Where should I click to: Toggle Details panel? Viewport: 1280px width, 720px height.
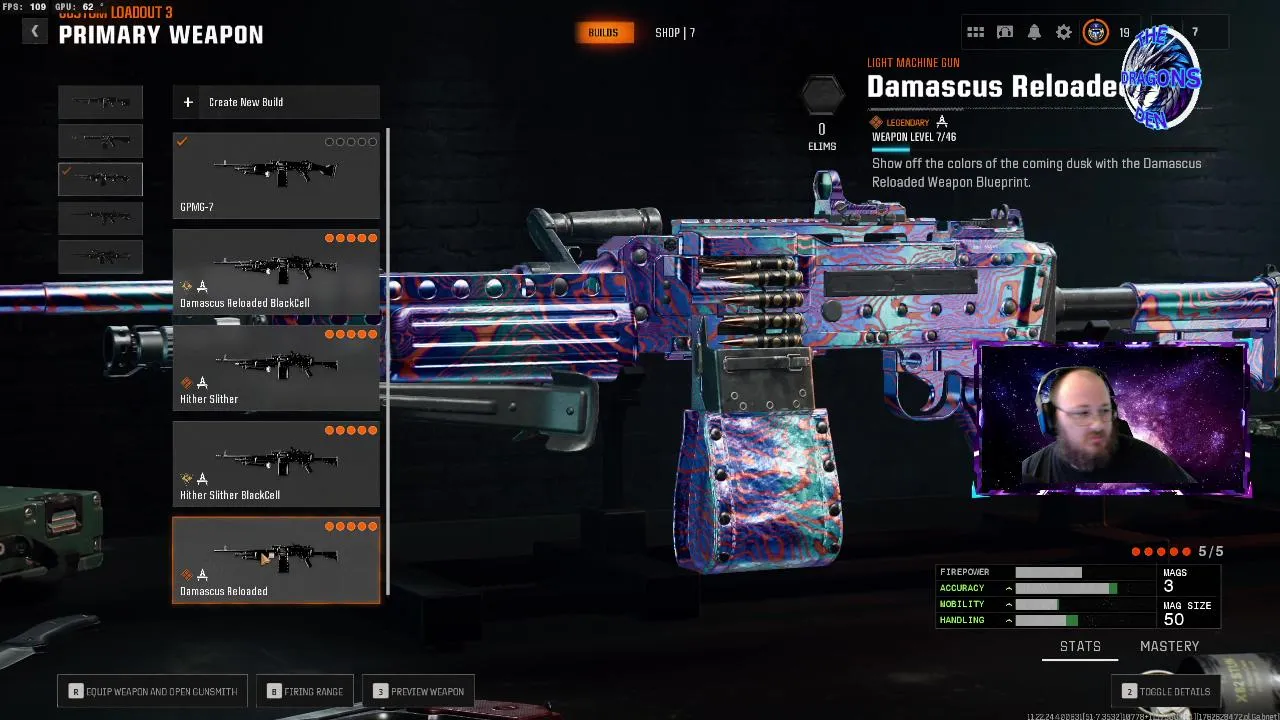pyautogui.click(x=1166, y=691)
